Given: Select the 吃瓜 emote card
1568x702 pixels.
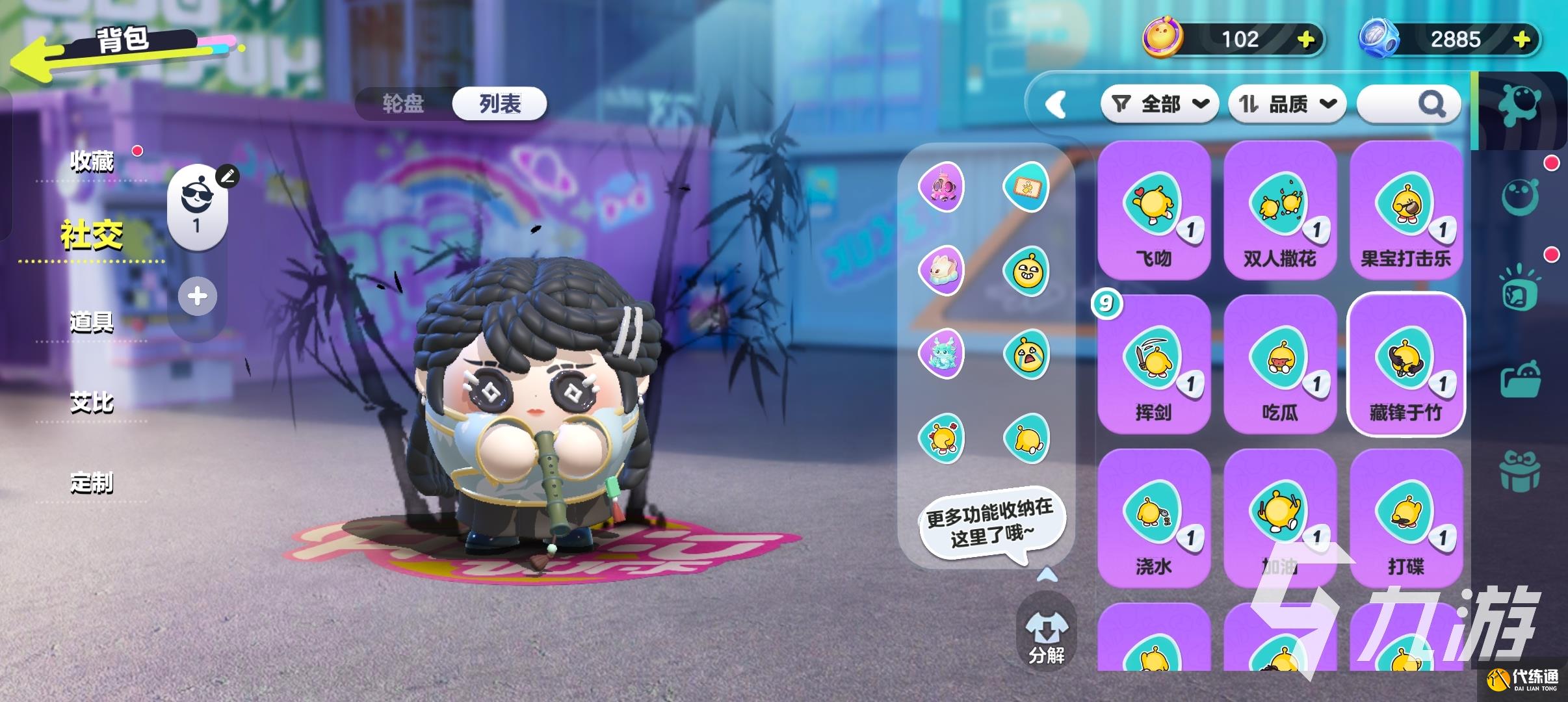Looking at the screenshot, I should (1281, 364).
